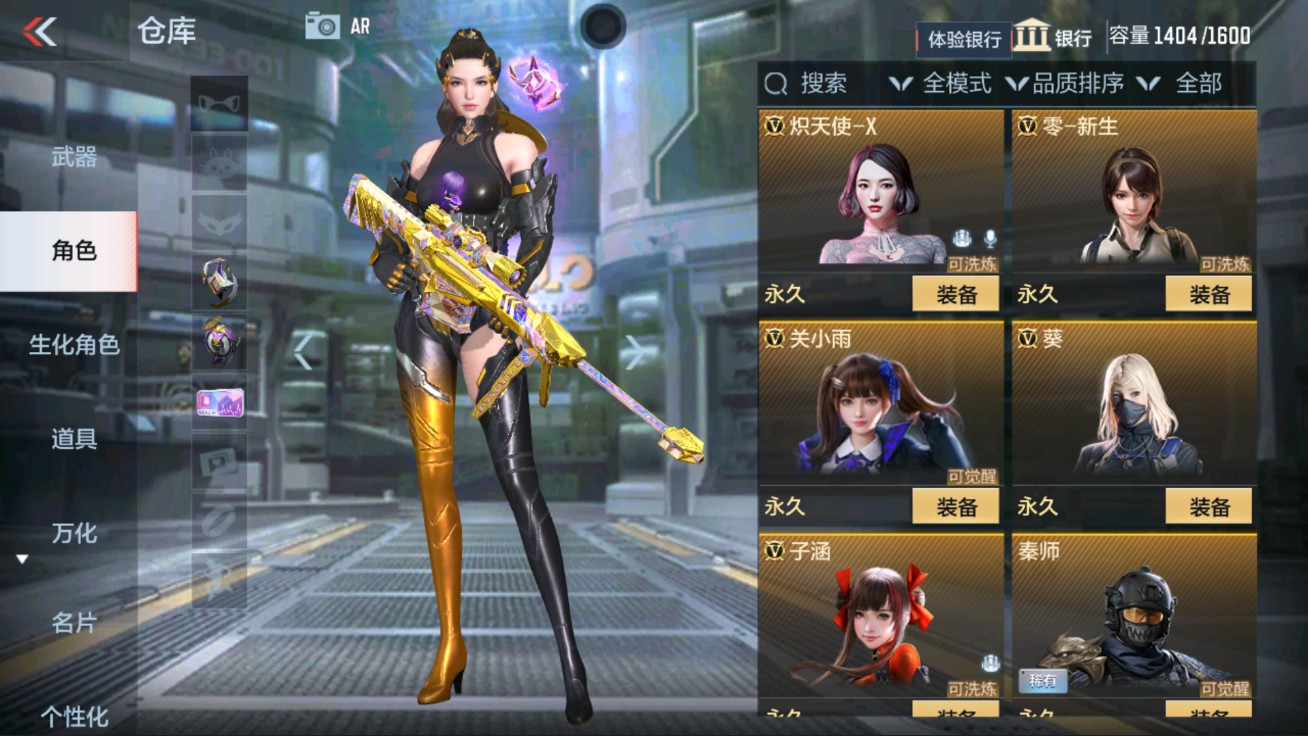
Task: Click the search magnifier icon
Action: (x=775, y=84)
